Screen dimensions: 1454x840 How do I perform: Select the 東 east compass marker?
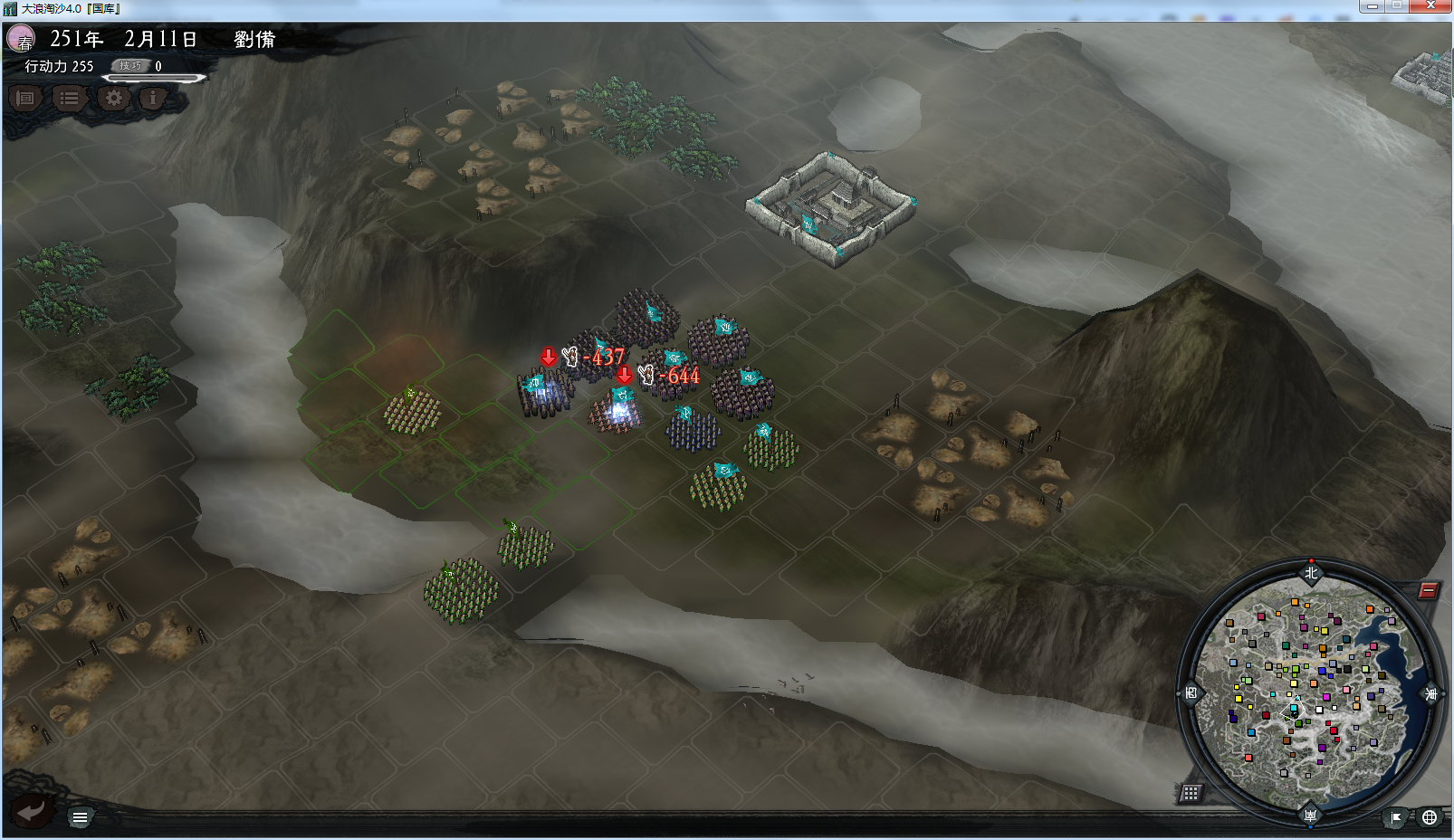1431,694
